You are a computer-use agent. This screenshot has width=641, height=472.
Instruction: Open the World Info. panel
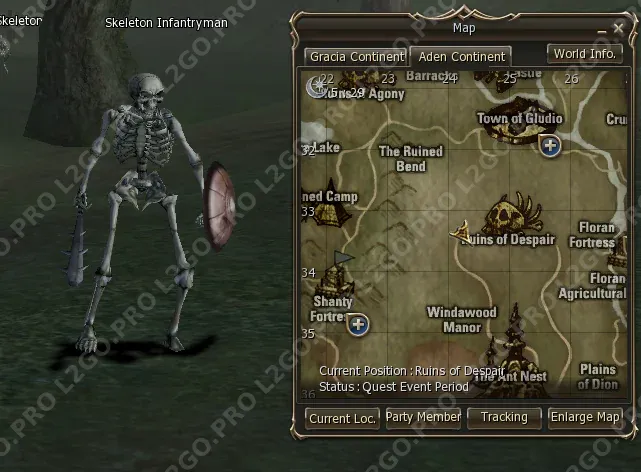click(x=584, y=54)
